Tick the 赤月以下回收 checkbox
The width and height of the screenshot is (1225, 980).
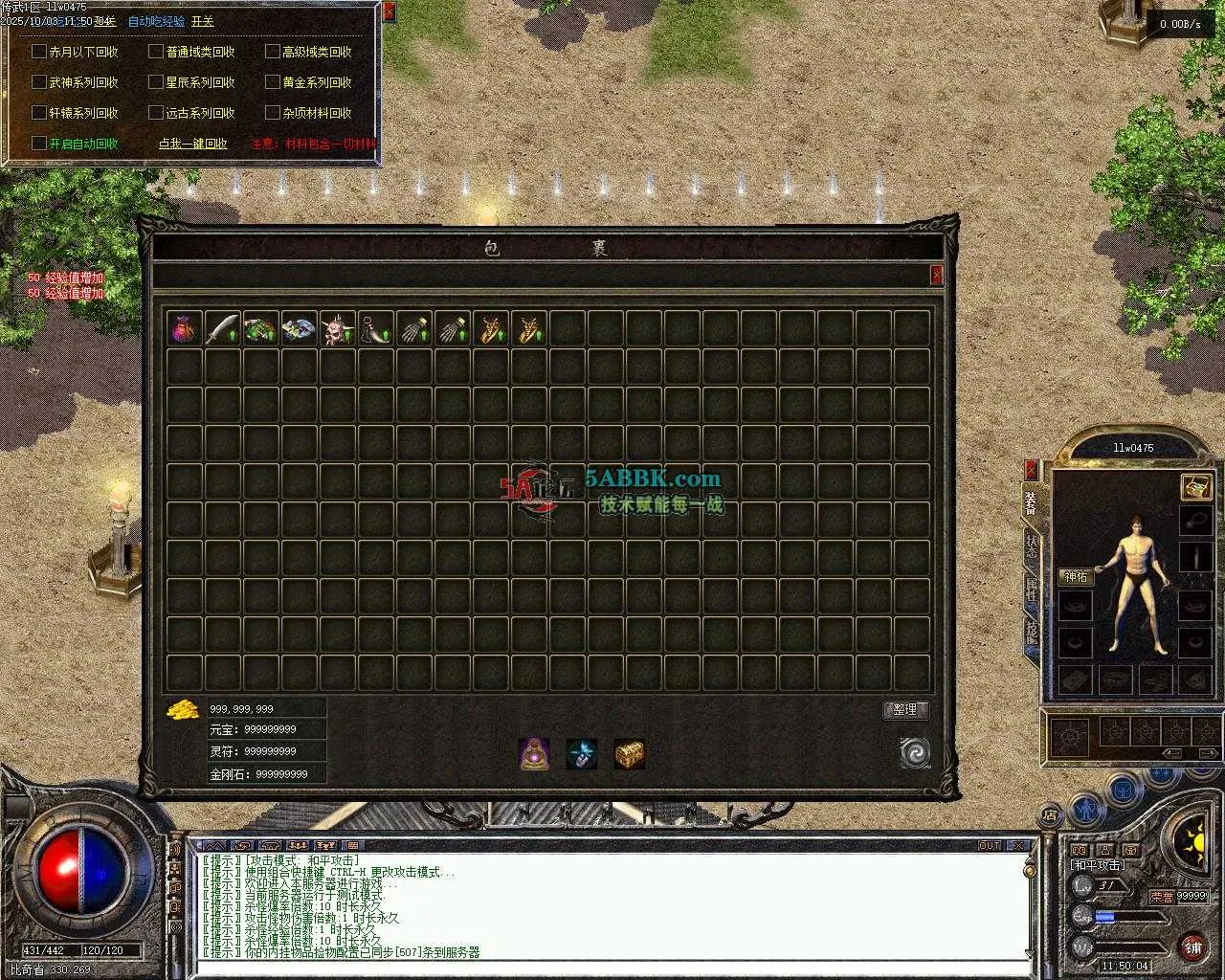pos(39,52)
